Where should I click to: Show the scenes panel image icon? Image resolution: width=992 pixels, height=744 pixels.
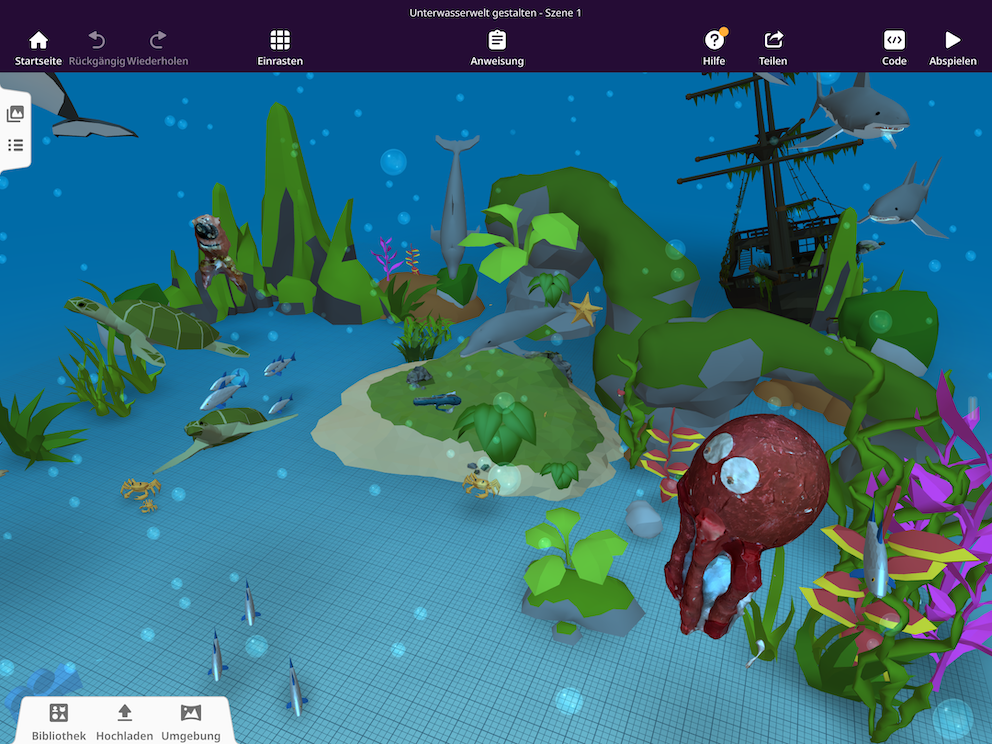(15, 114)
